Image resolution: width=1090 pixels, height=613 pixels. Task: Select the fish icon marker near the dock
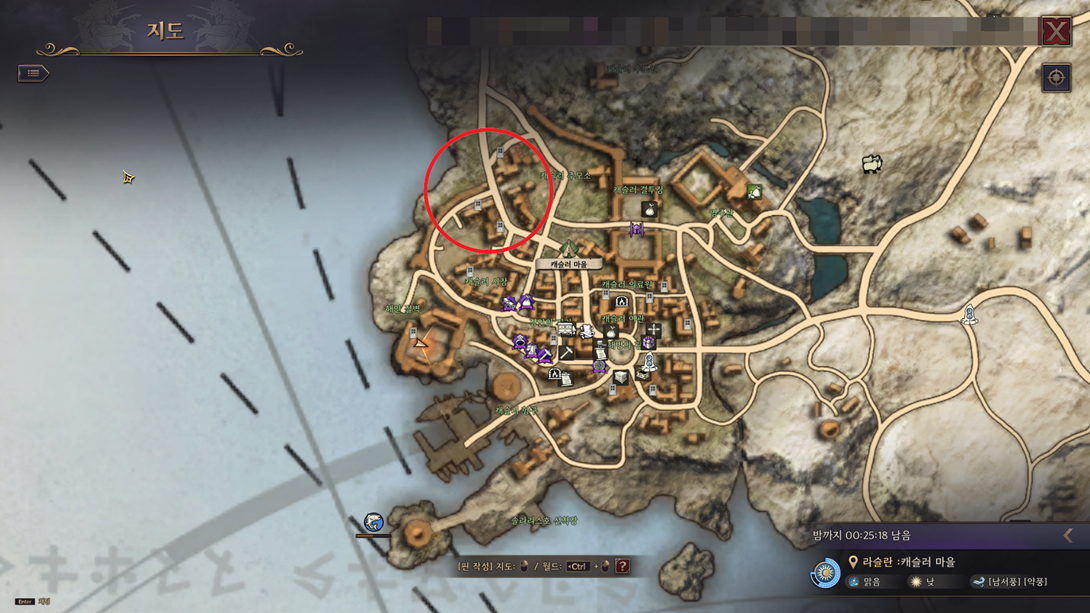(373, 522)
